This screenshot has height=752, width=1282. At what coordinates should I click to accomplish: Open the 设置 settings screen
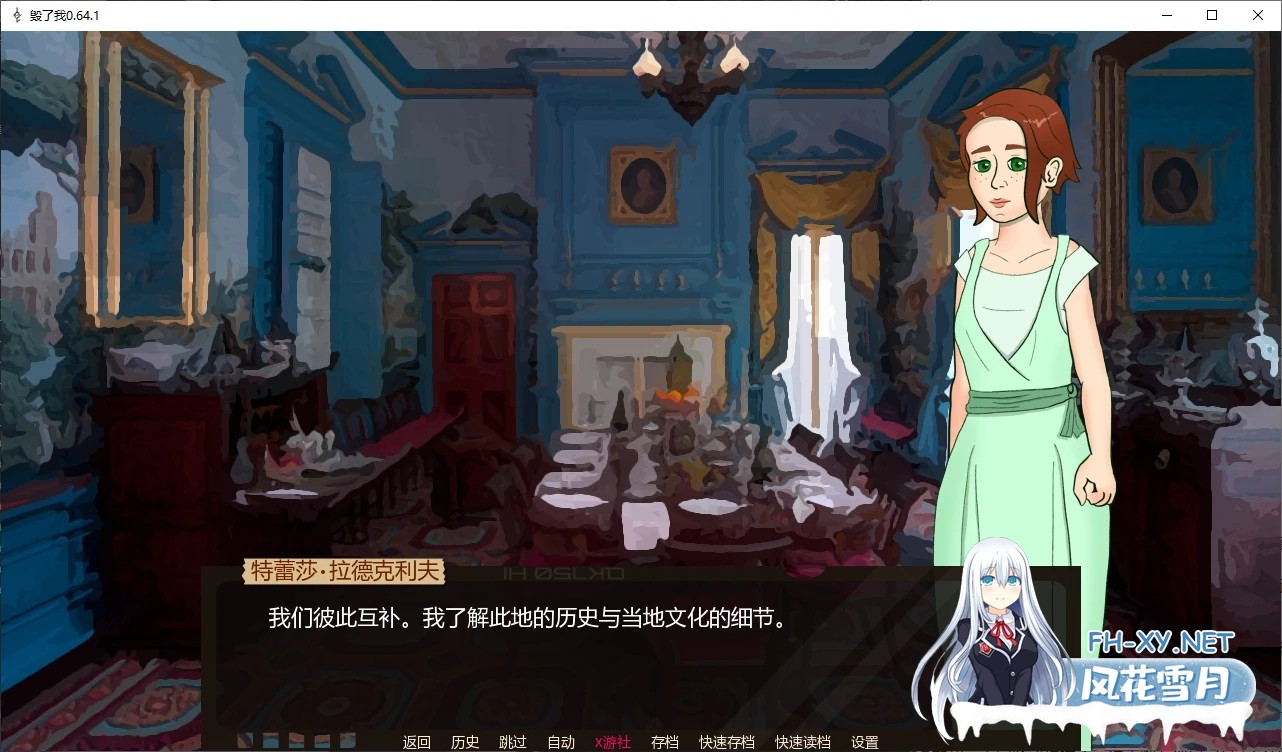point(864,742)
